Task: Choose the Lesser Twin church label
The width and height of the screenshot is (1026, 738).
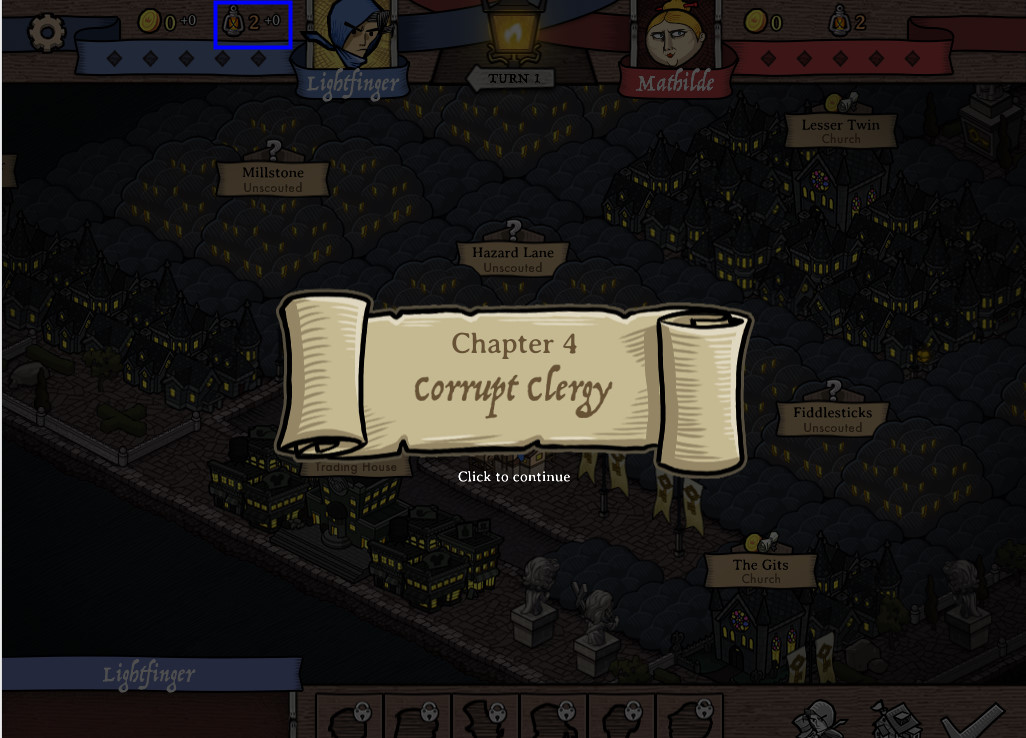Action: point(840,131)
